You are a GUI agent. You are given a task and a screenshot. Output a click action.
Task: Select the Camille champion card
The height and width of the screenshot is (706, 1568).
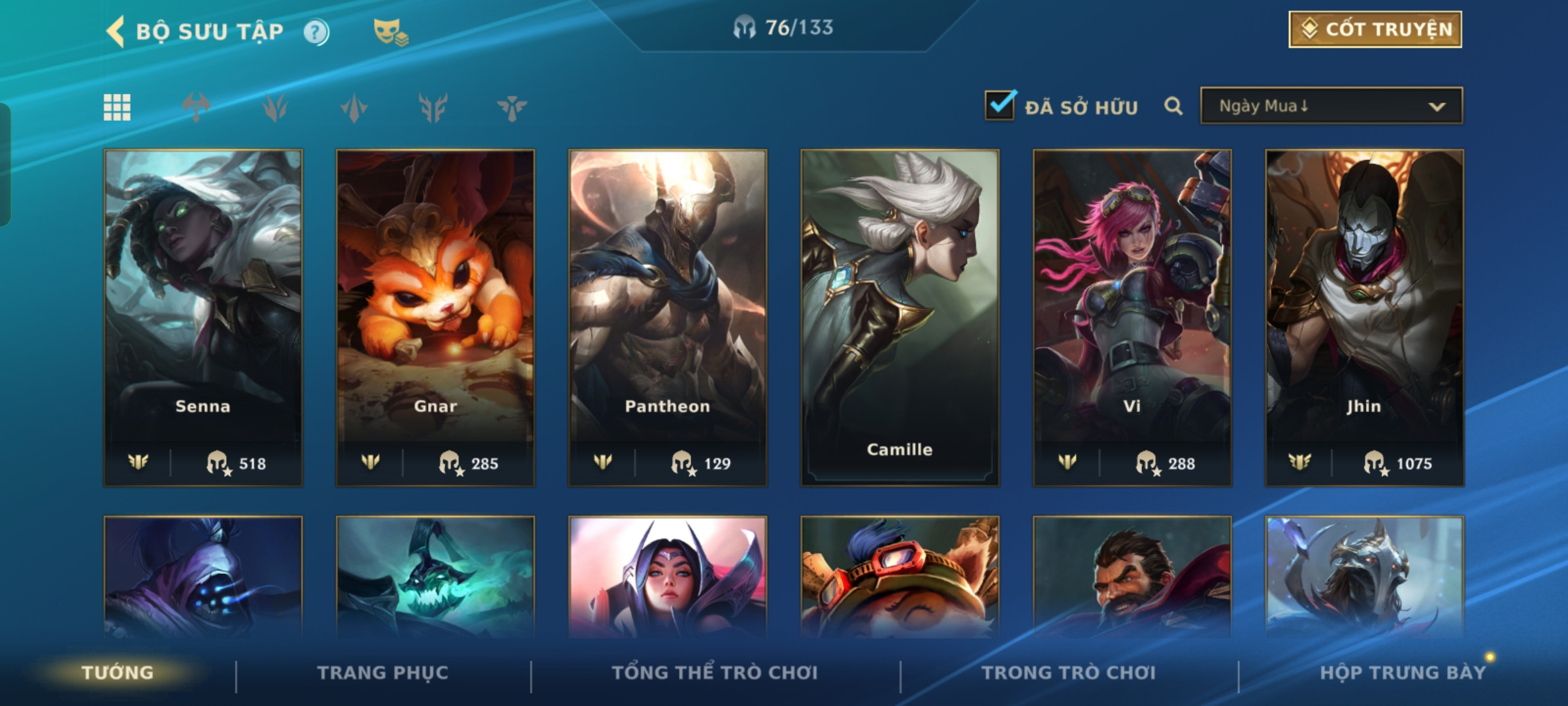tap(900, 317)
